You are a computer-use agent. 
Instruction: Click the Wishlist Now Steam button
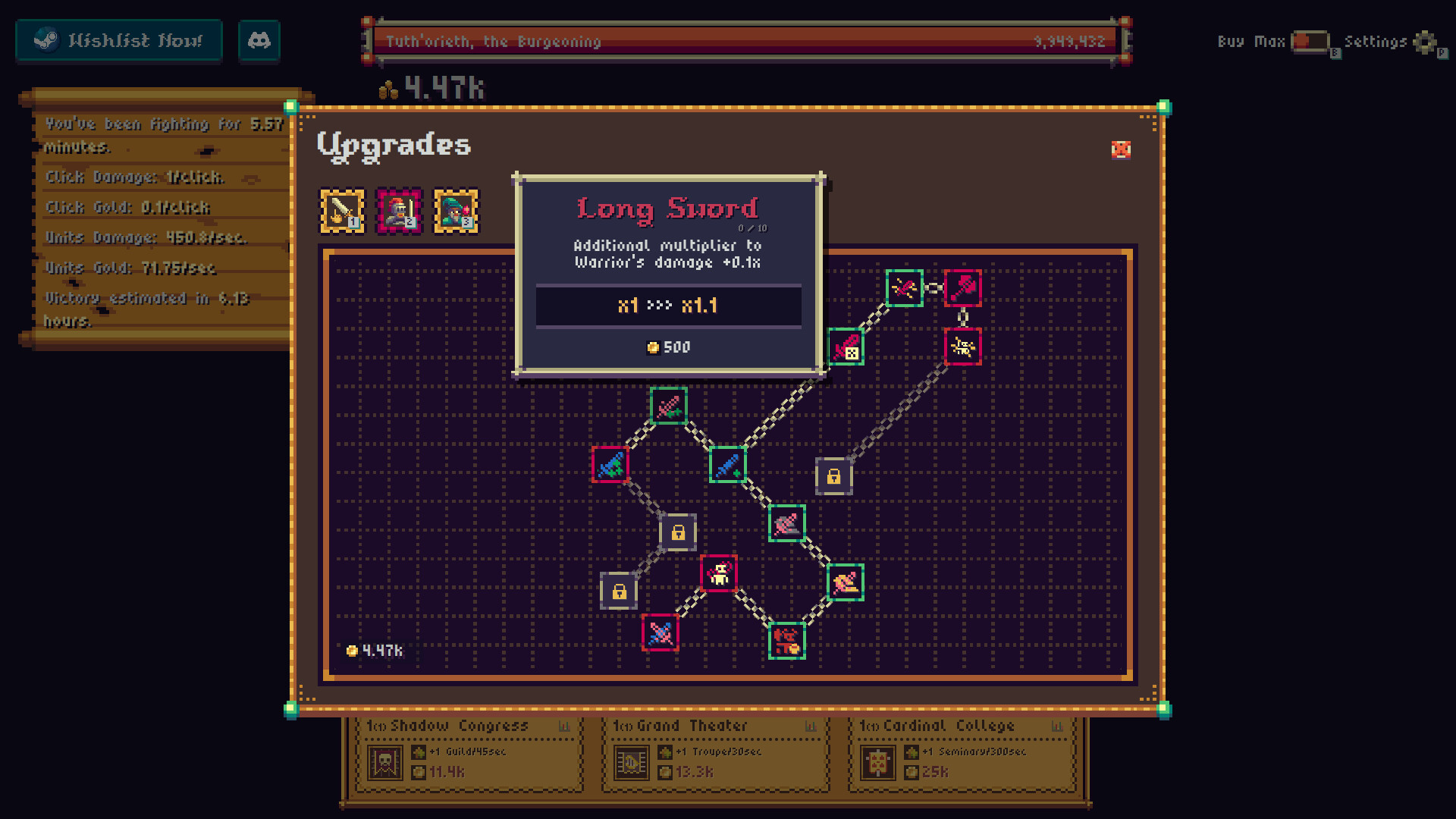[x=118, y=40]
